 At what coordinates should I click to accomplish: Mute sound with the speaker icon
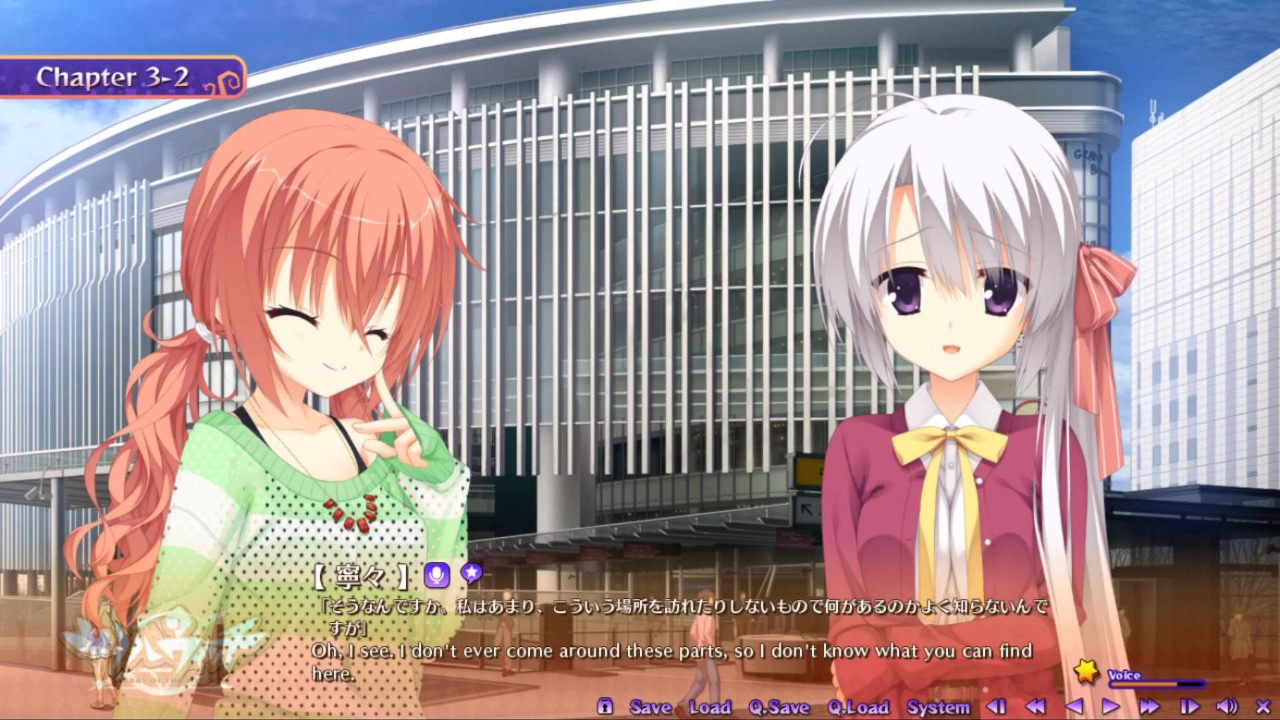pos(1225,707)
